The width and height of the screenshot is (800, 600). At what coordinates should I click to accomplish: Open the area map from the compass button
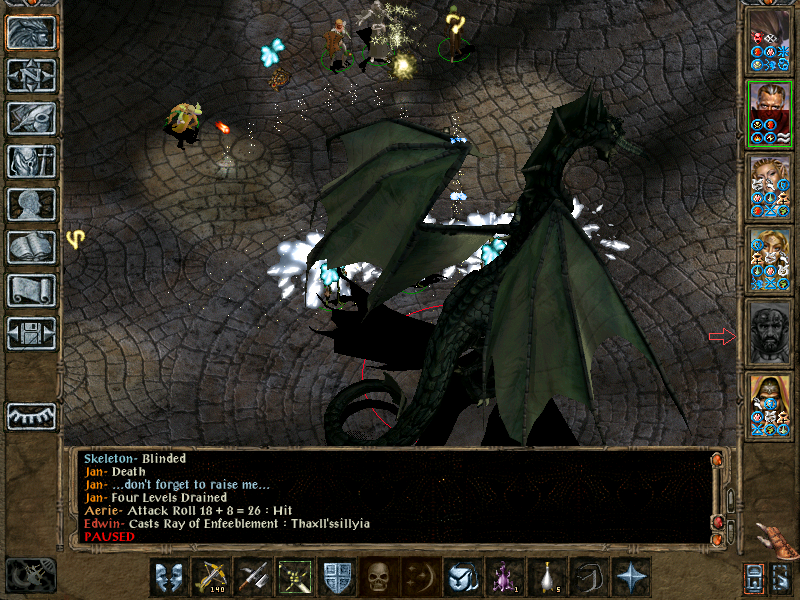(31, 75)
